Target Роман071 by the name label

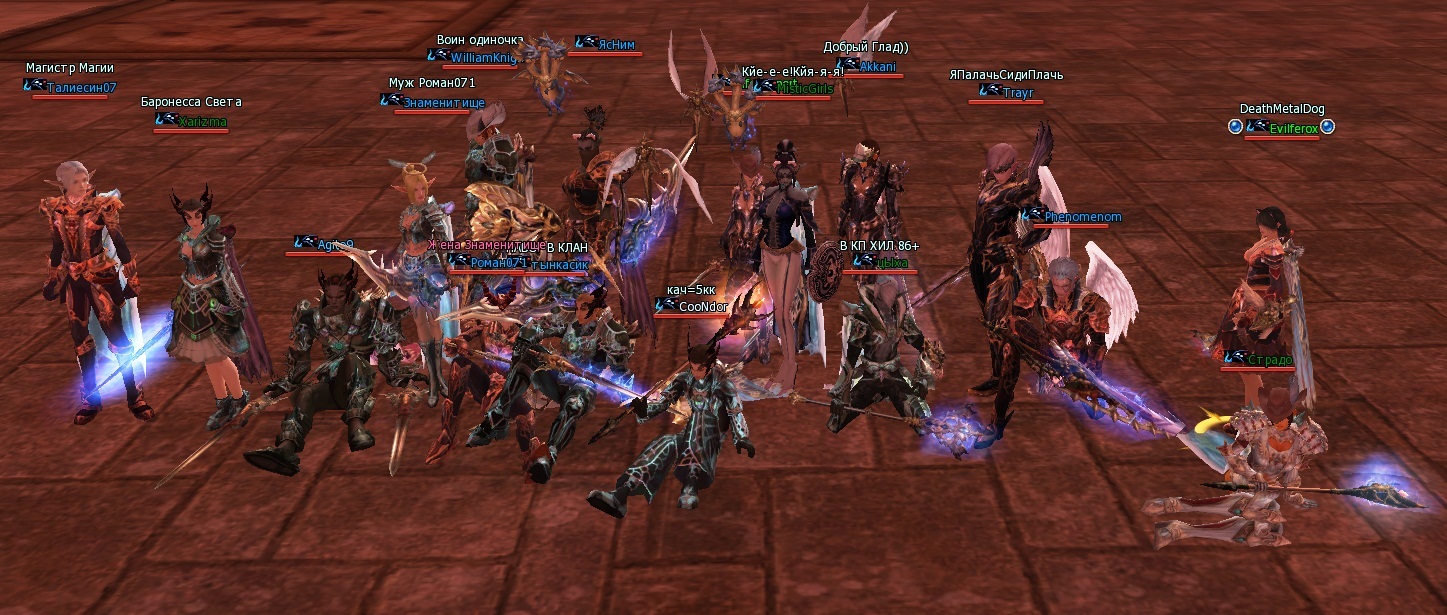coord(497,262)
